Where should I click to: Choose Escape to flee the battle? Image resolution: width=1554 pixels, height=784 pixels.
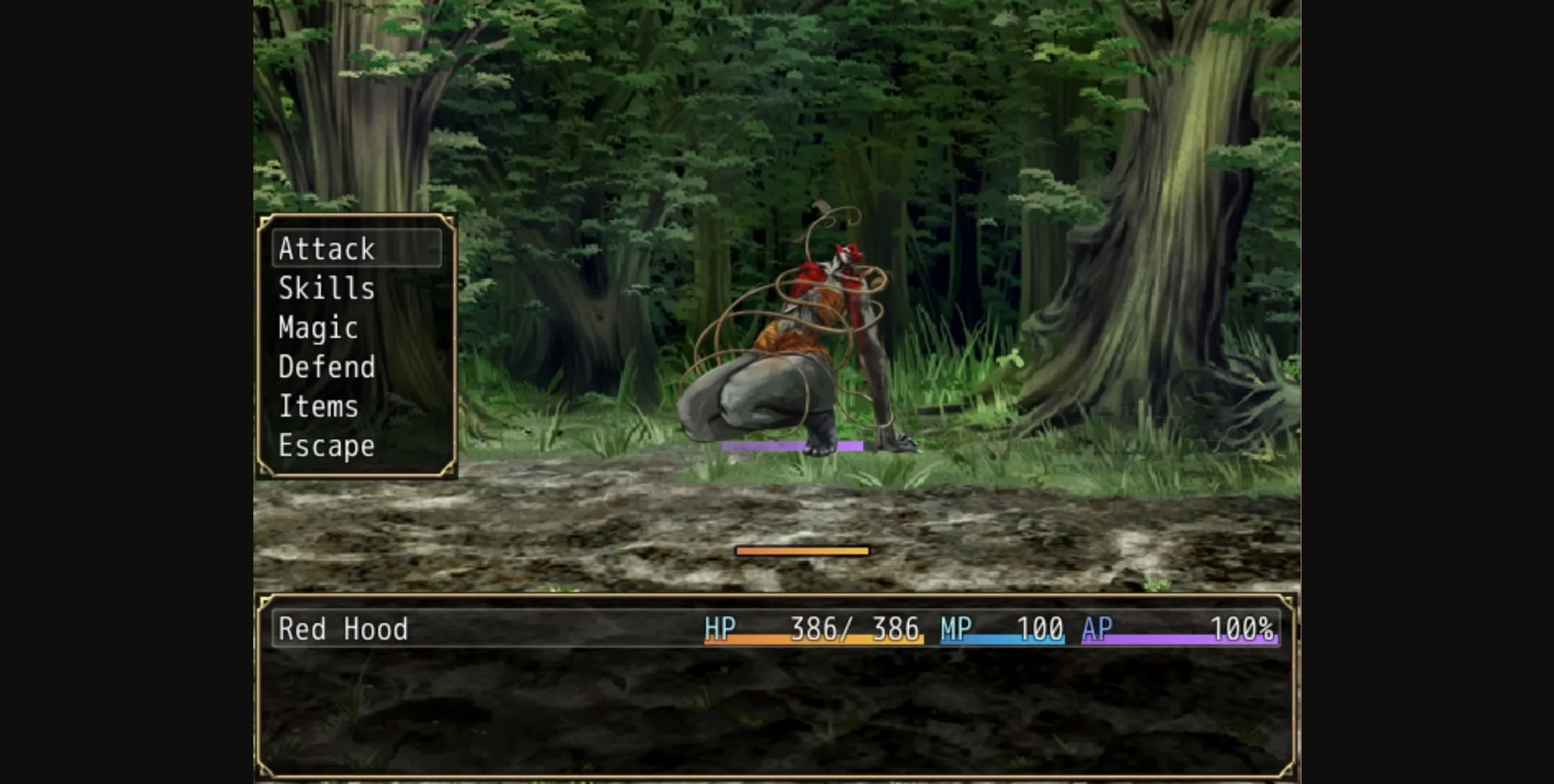(x=326, y=445)
